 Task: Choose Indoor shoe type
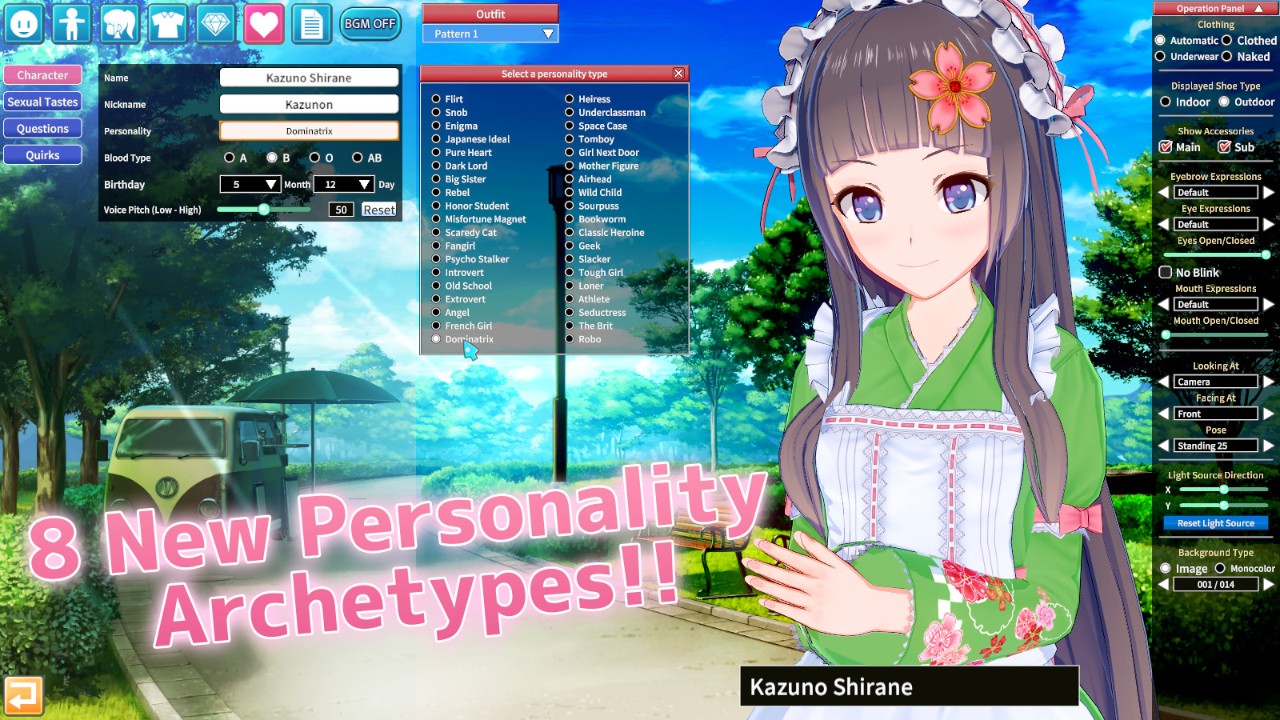click(x=1165, y=102)
